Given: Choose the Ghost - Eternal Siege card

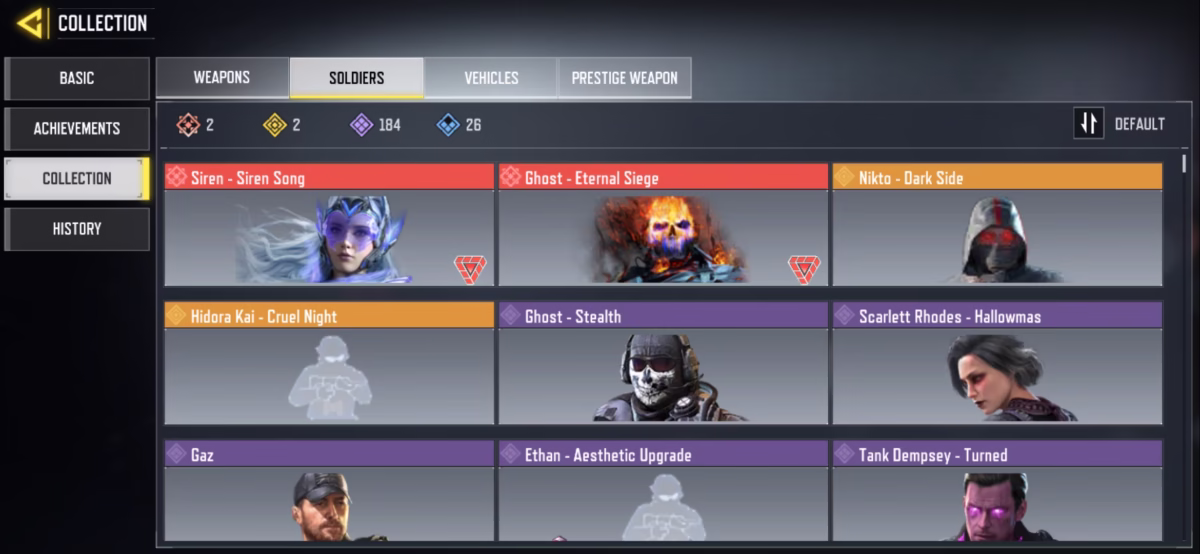Looking at the screenshot, I should (x=663, y=226).
